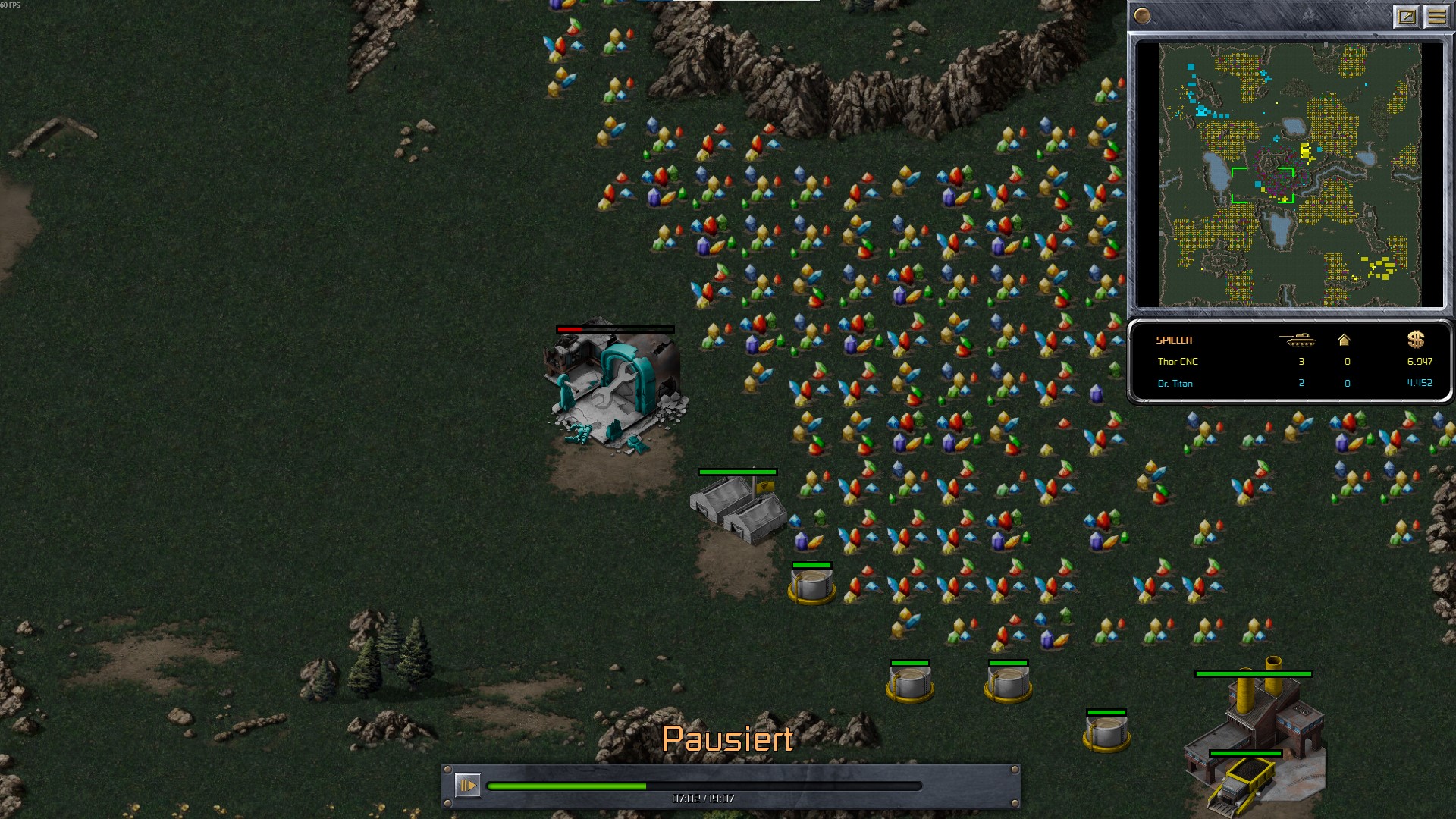Click the dollar credits column icon
1456x819 pixels.
(x=1415, y=340)
